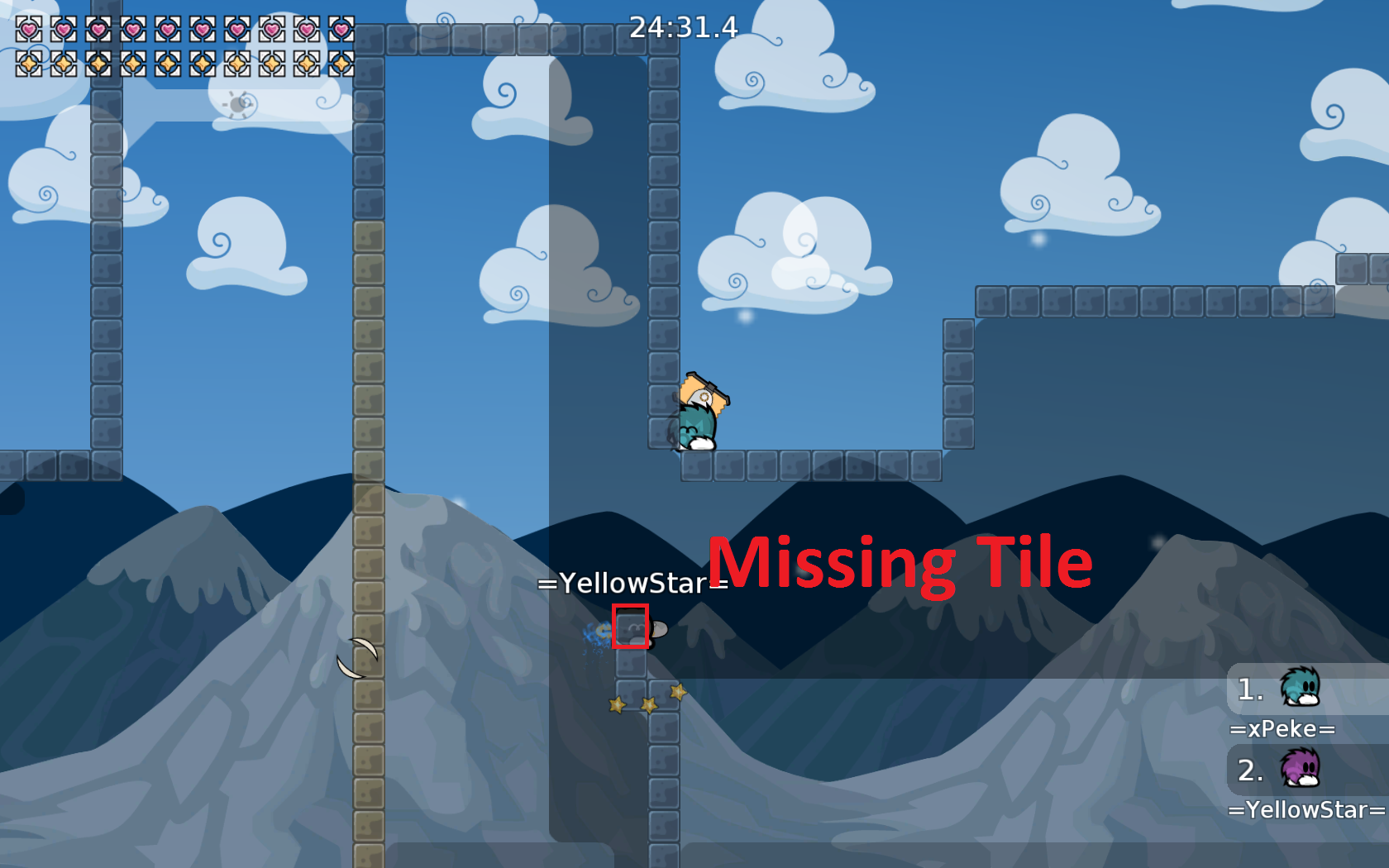The height and width of the screenshot is (868, 1389).
Task: Click the rightmost collectible star pickup
Action: pyautogui.click(x=676, y=693)
